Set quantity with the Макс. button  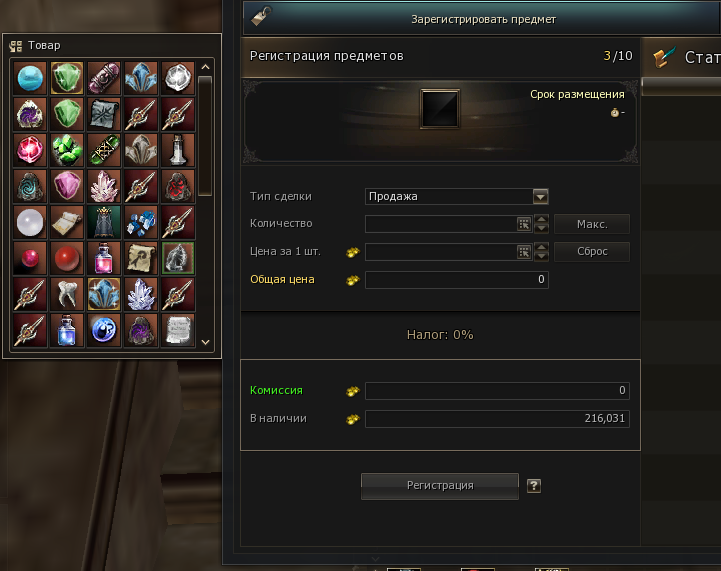pos(592,224)
